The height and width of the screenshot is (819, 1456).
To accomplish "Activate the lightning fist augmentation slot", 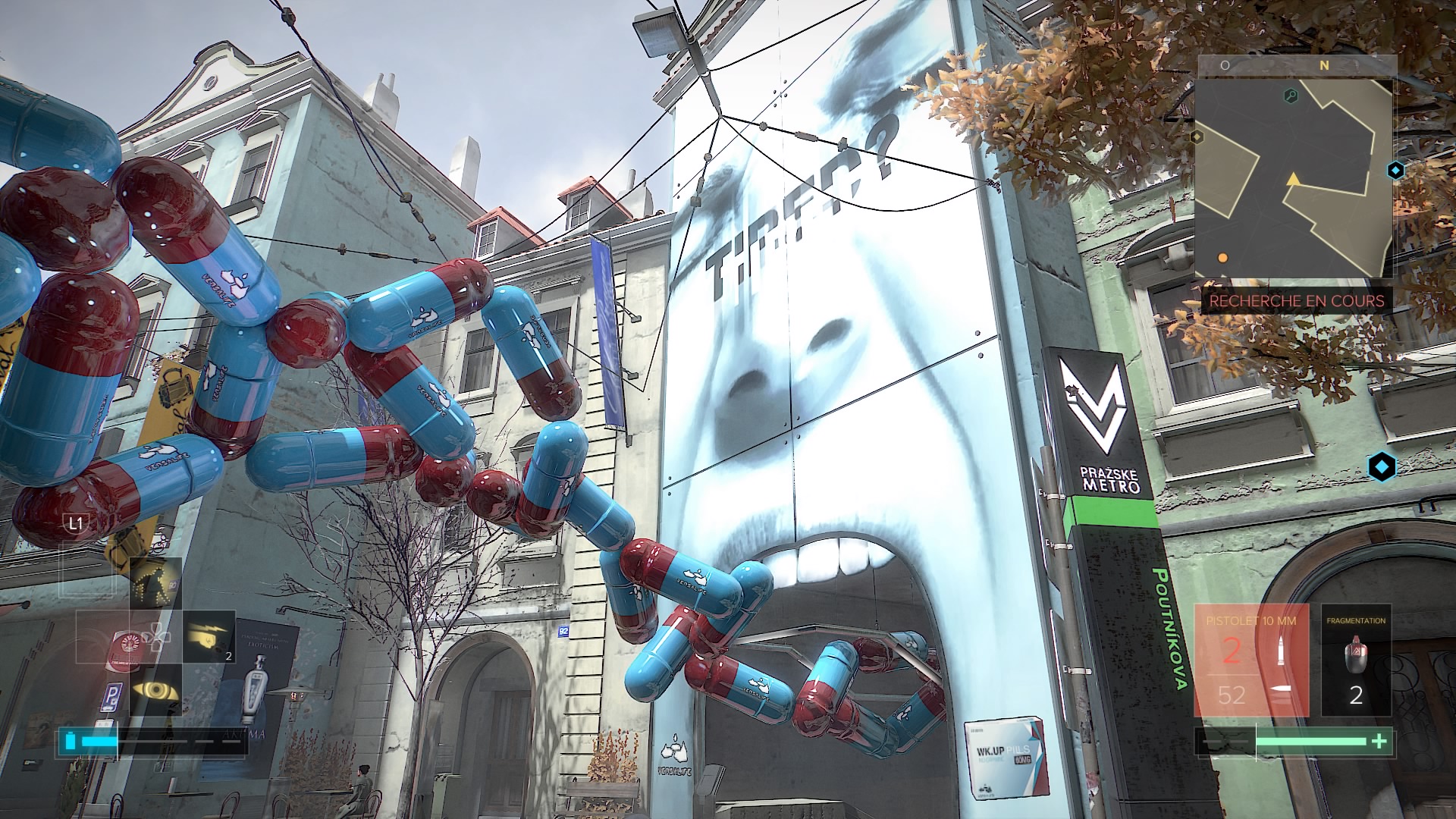I will (x=209, y=635).
